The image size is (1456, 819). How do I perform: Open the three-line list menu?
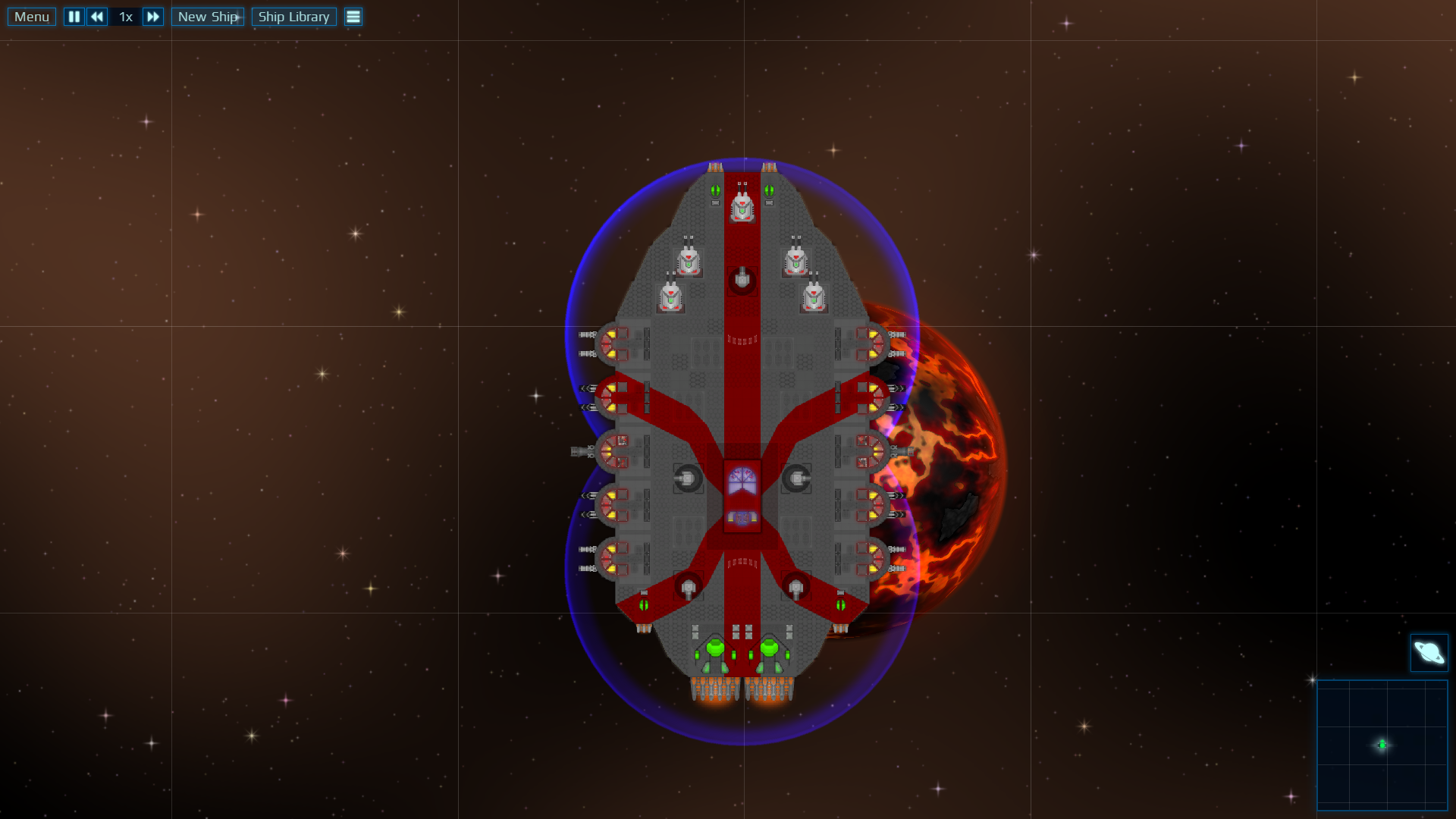pyautogui.click(x=353, y=17)
